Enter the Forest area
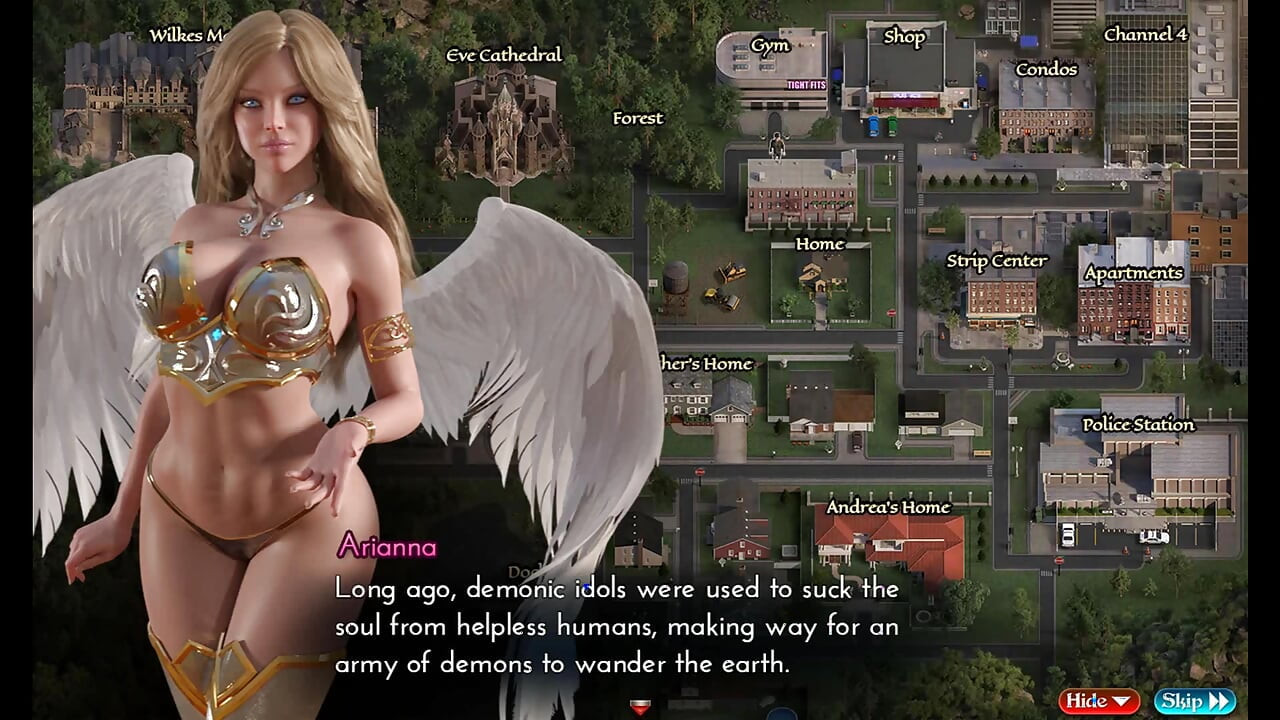Viewport: 1280px width, 720px height. coord(638,118)
